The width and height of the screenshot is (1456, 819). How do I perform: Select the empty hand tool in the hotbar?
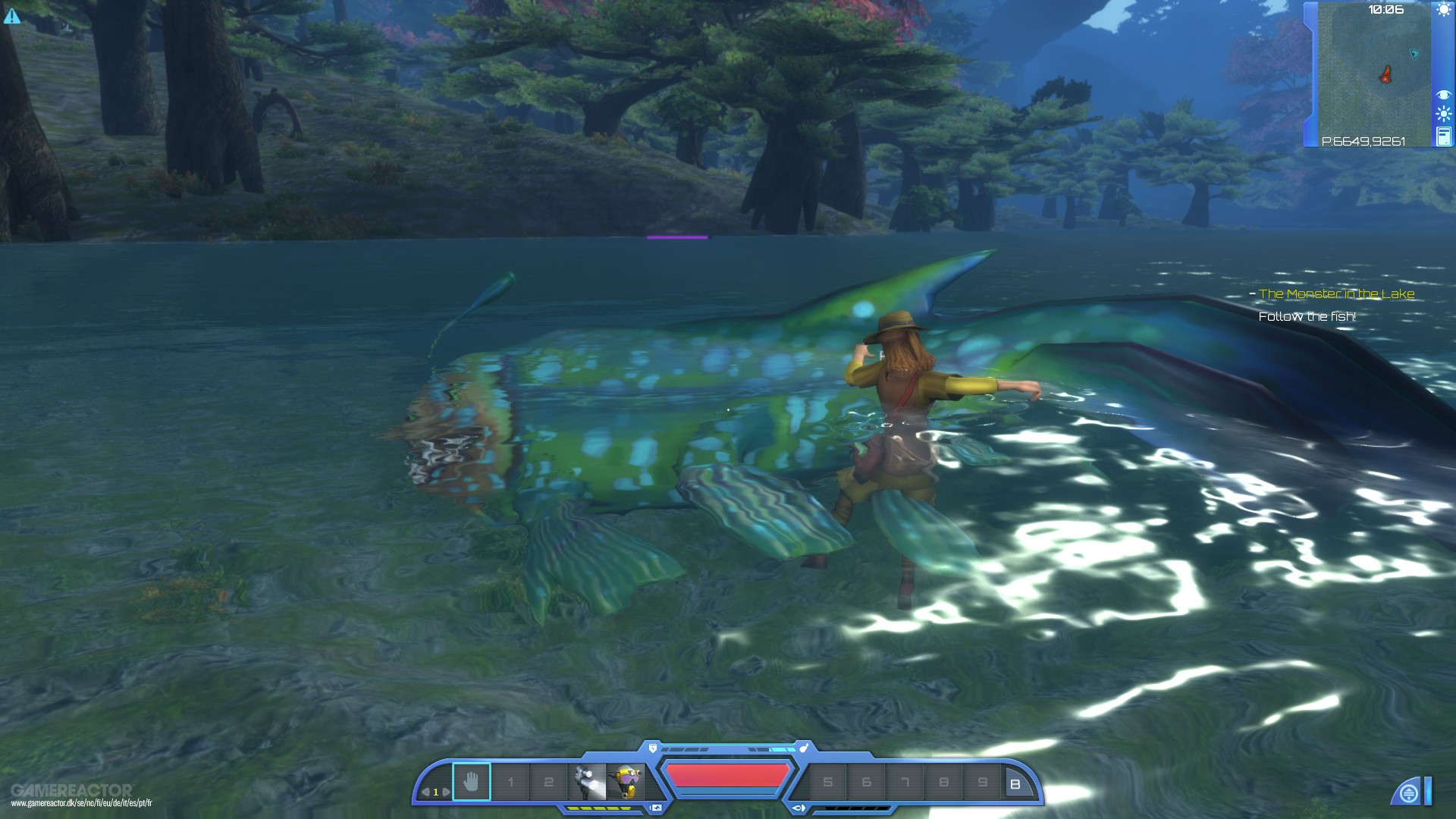(x=472, y=780)
